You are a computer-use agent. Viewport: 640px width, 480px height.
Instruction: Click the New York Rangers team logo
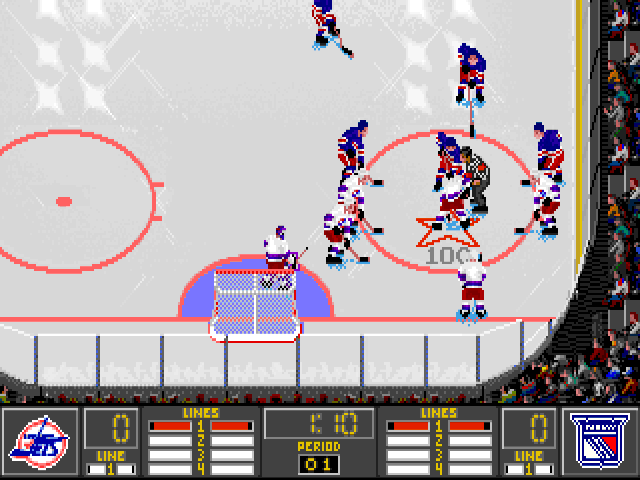pyautogui.click(x=600, y=441)
